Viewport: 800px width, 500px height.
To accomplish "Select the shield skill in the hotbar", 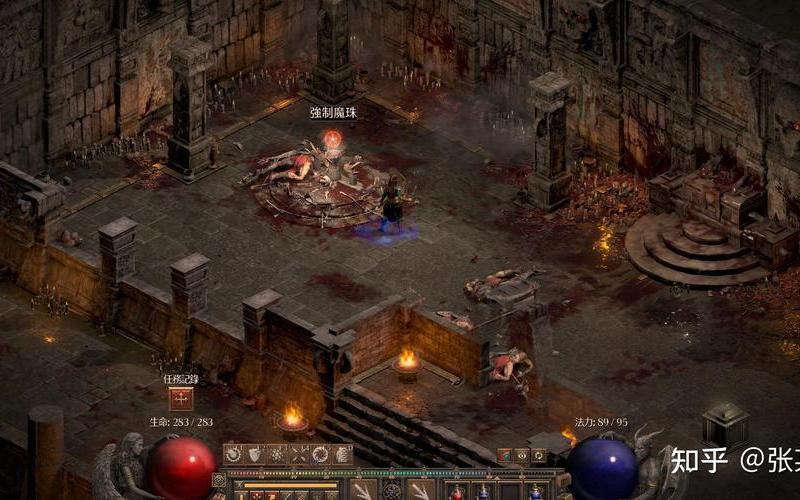I will 255,455.
